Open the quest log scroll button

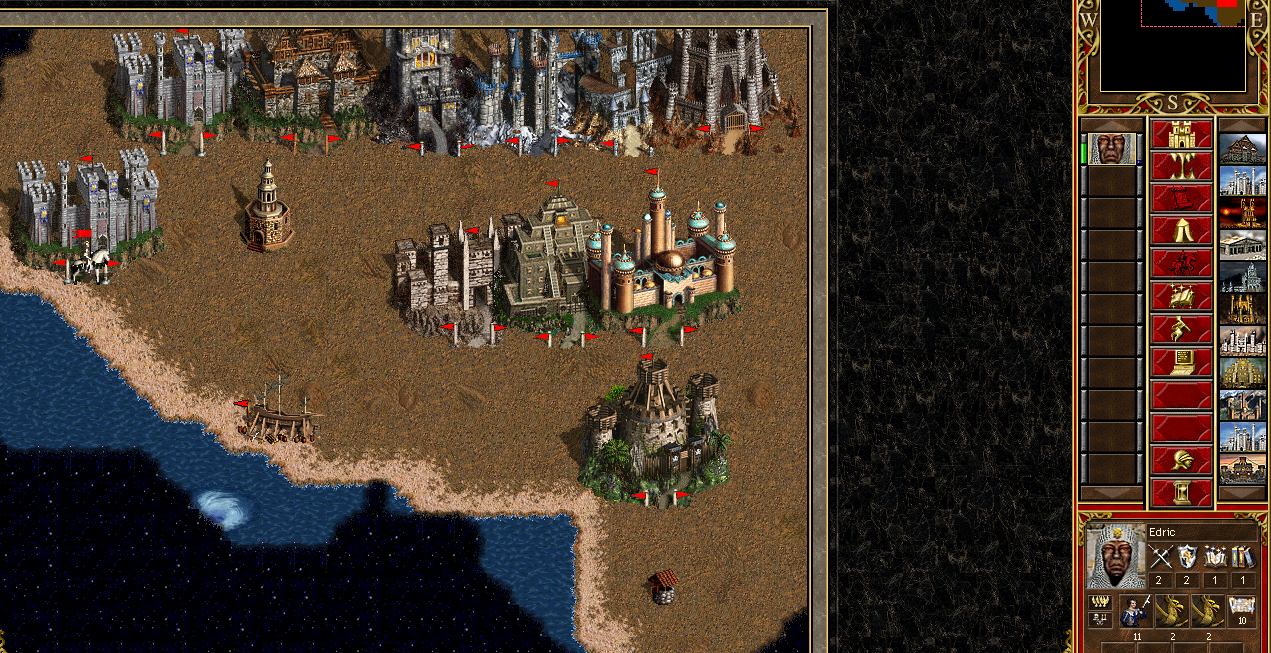[x=1181, y=199]
